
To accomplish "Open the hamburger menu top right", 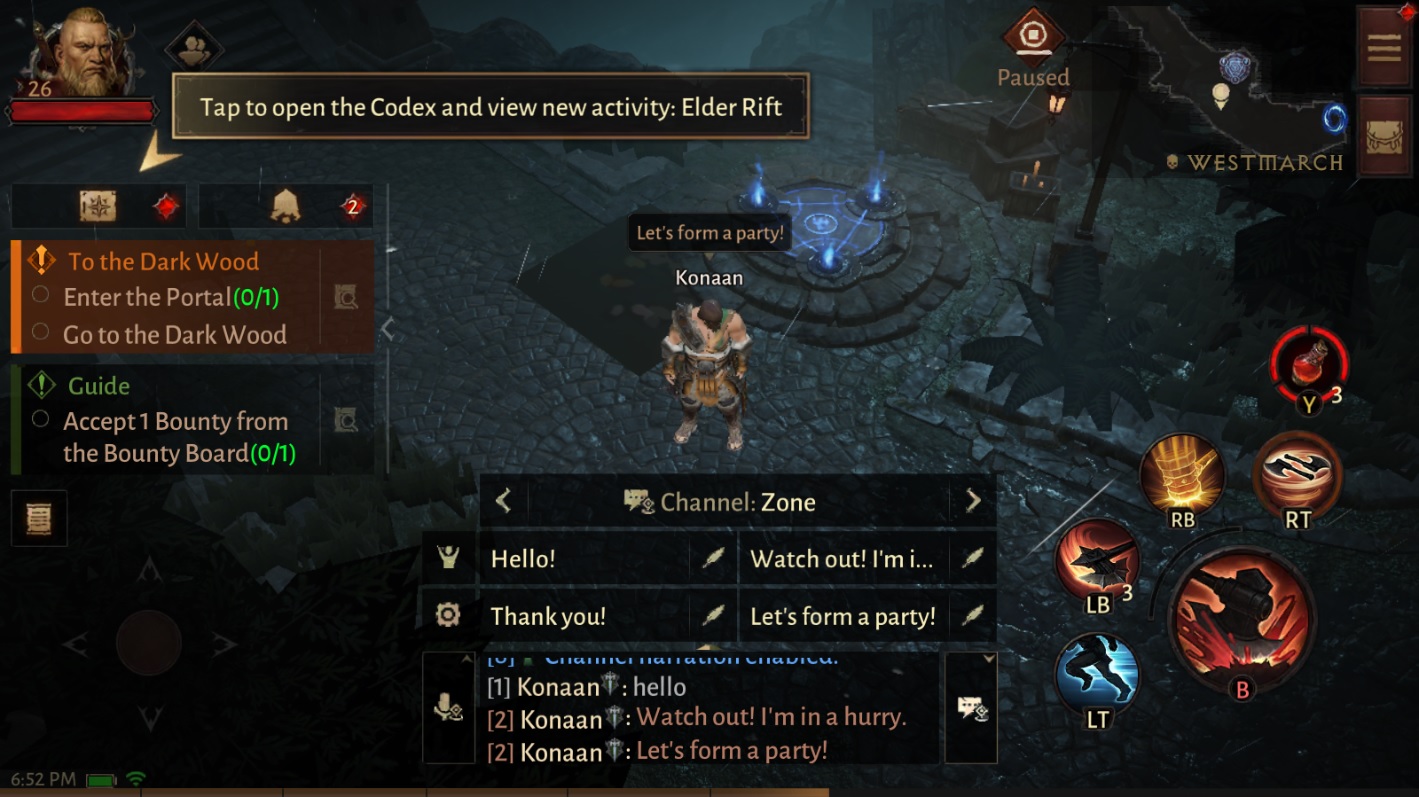I will [x=1383, y=48].
